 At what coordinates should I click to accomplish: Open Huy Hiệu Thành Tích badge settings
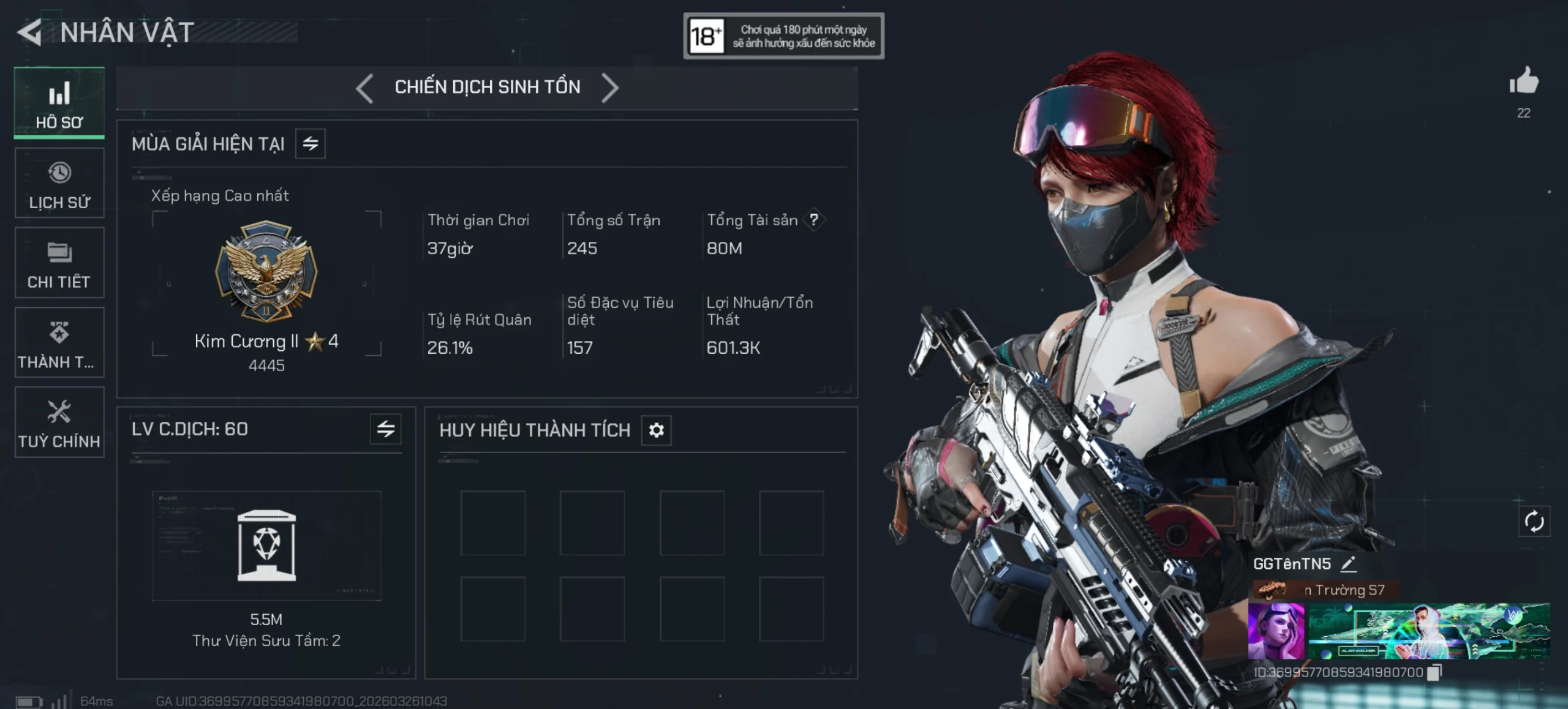click(656, 430)
